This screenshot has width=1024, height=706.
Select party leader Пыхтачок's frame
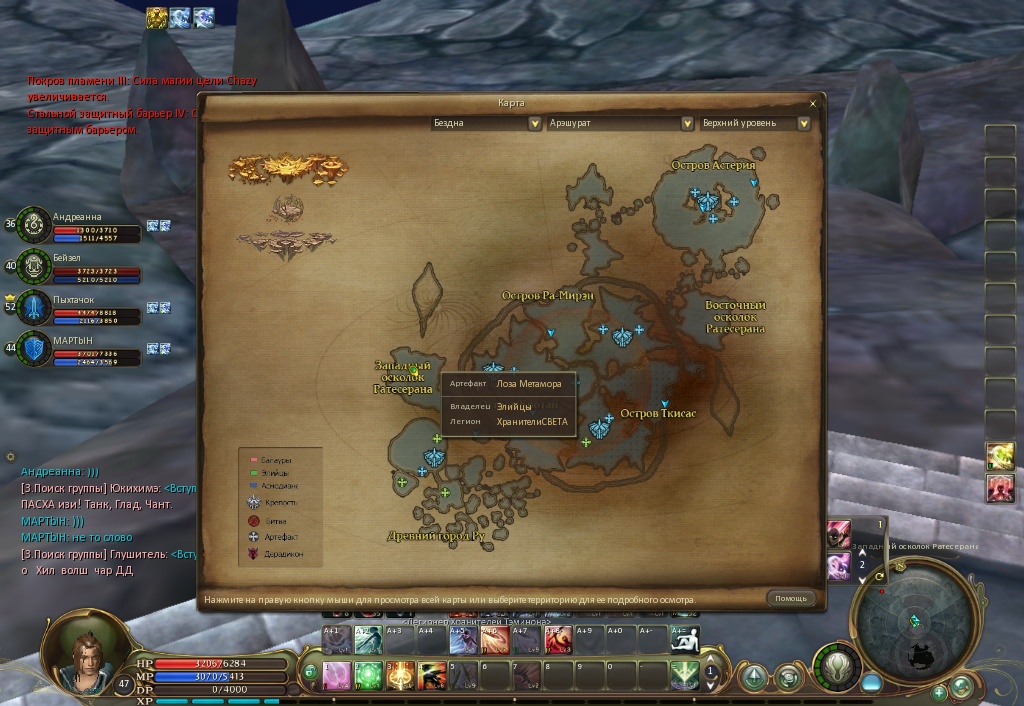click(x=80, y=308)
